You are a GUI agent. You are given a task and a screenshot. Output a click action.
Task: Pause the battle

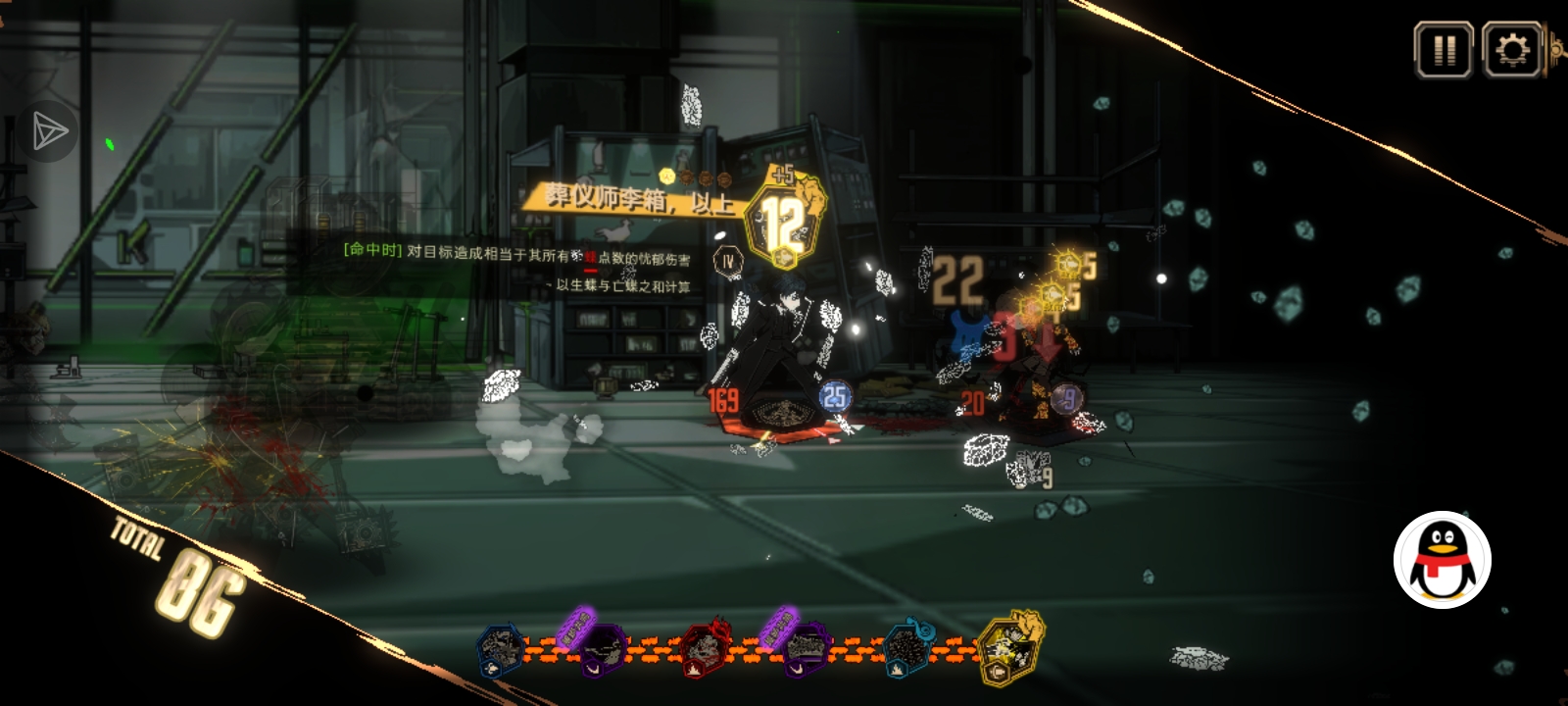coord(1444,50)
